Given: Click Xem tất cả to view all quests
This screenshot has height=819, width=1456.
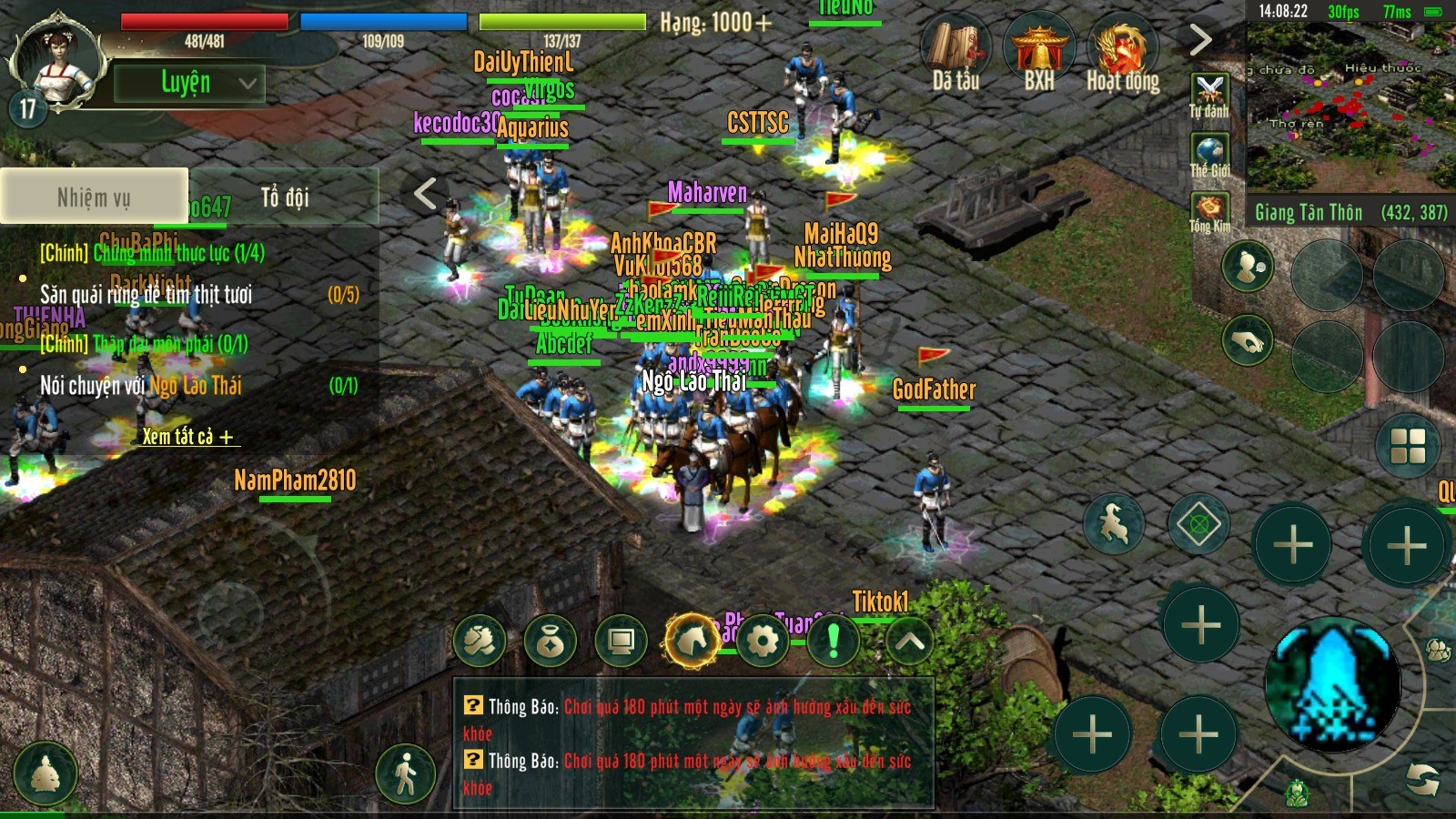Looking at the screenshot, I should (187, 437).
